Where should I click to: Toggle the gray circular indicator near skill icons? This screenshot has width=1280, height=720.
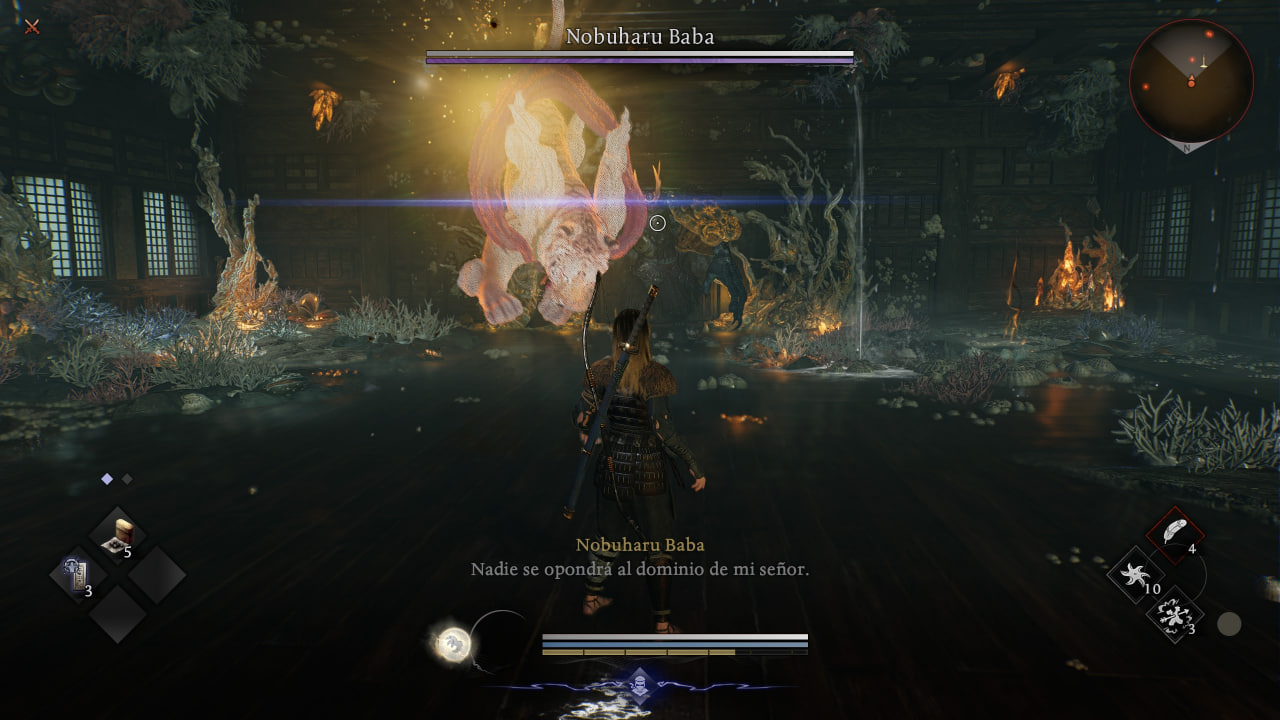[1229, 623]
